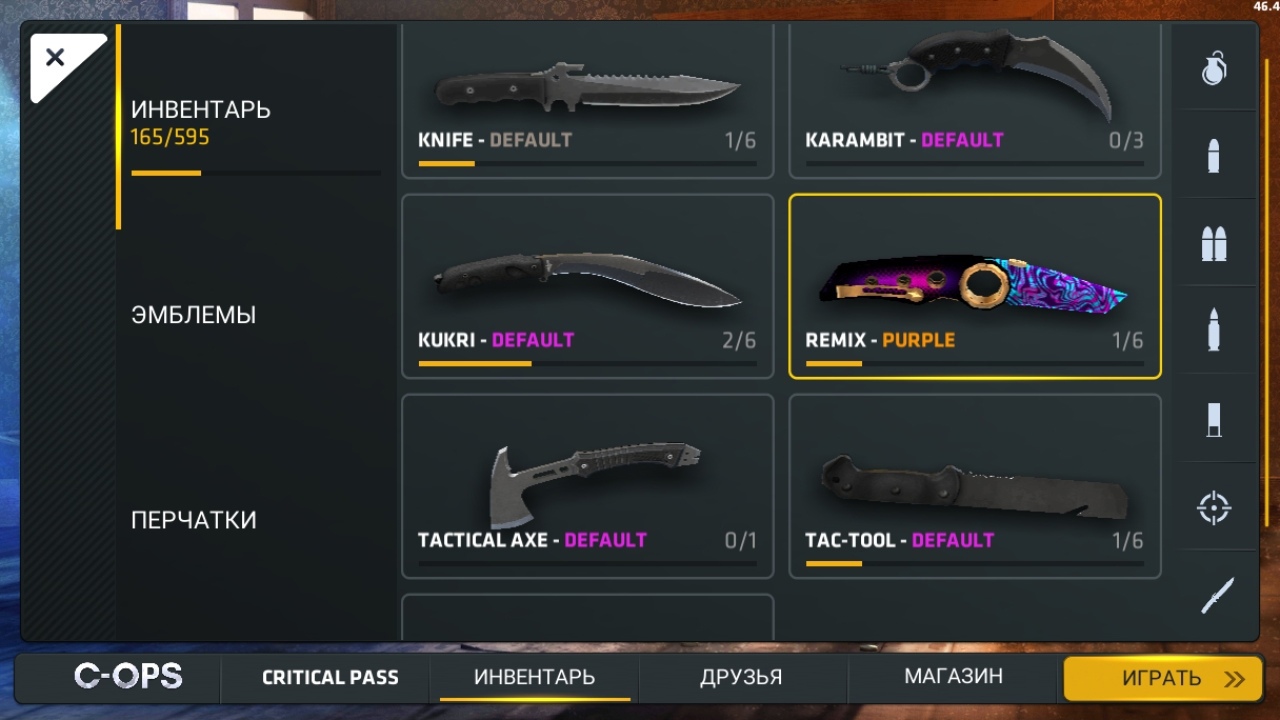
Task: Select the Tac-Tool - Default card
Action: [x=974, y=487]
